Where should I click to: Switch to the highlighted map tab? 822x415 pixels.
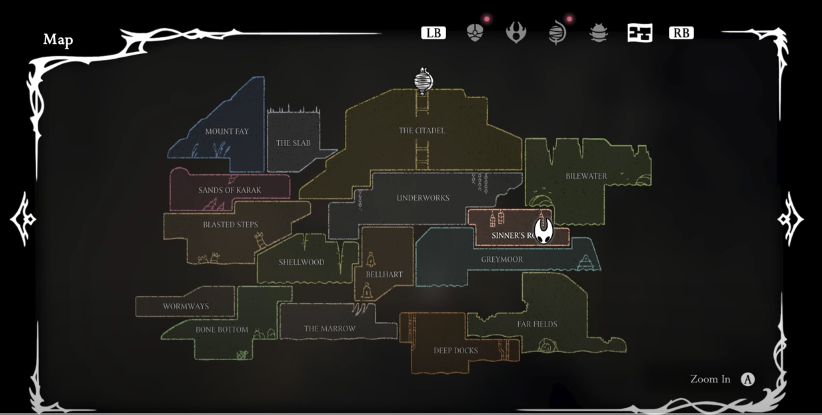(x=639, y=33)
